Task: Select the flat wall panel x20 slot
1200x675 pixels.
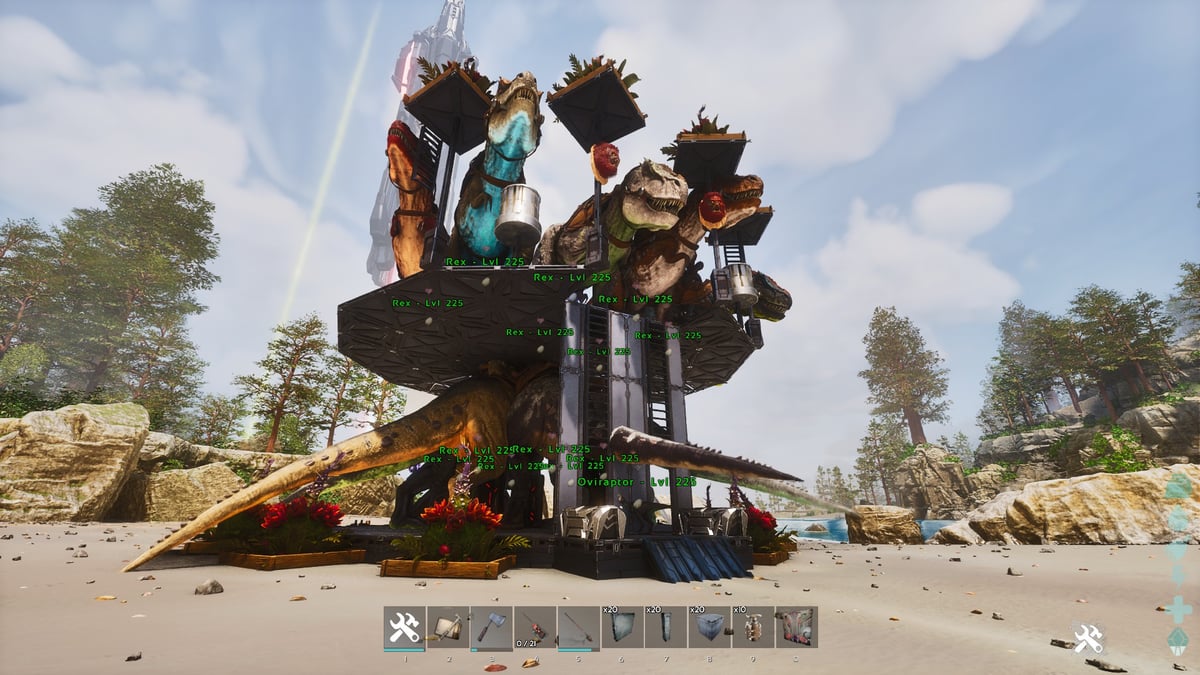Action: click(x=622, y=628)
